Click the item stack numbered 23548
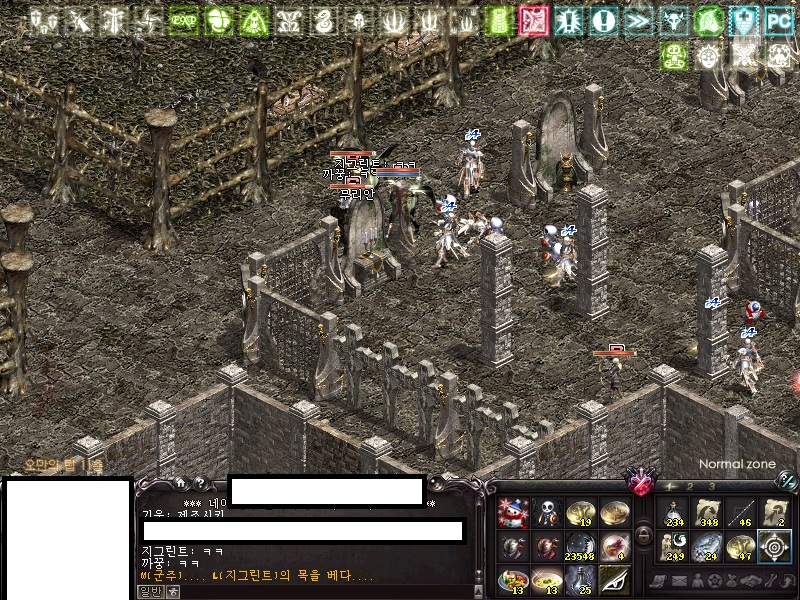 [x=580, y=547]
